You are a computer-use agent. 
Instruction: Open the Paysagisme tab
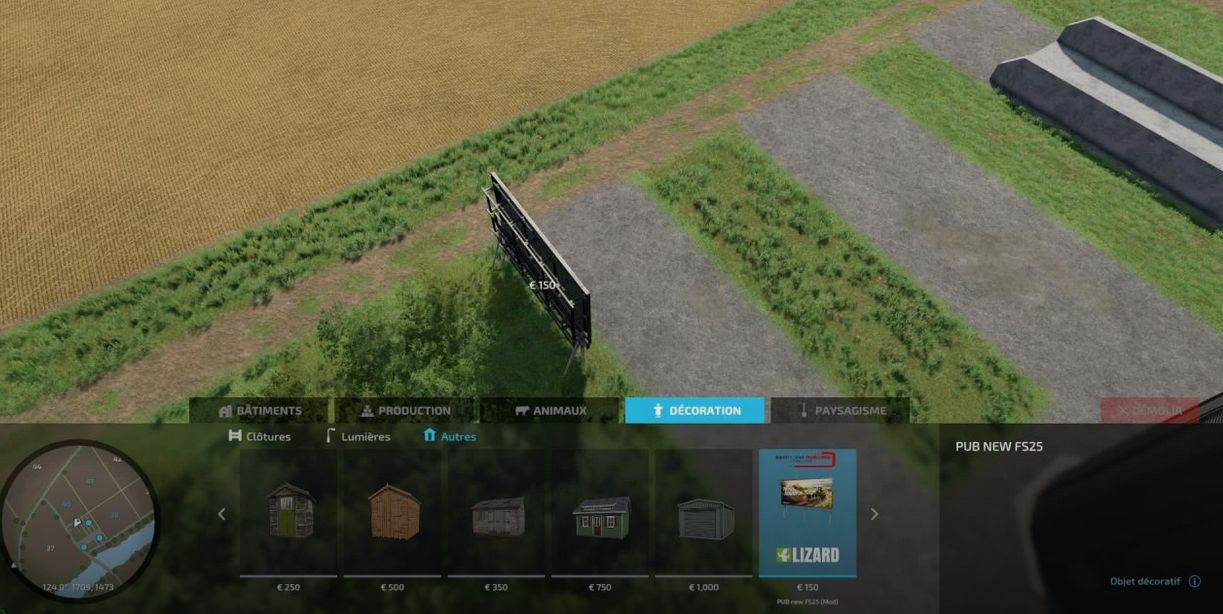pos(840,411)
